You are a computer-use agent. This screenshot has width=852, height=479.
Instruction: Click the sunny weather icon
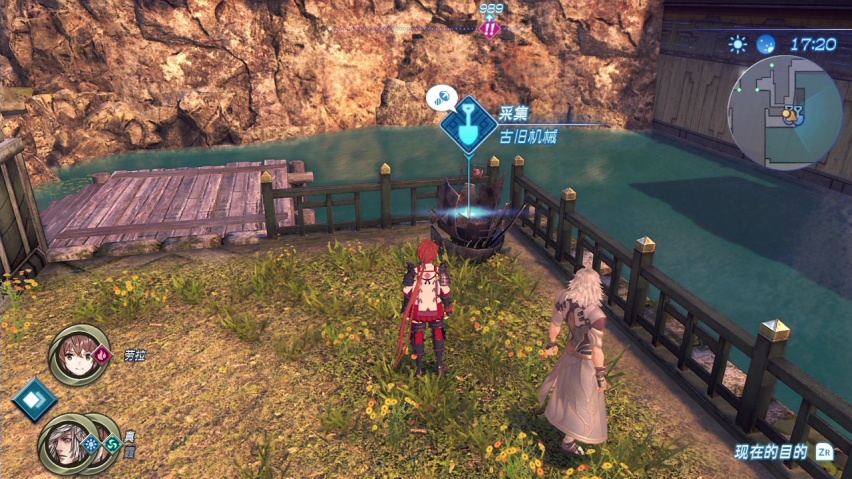pyautogui.click(x=738, y=44)
